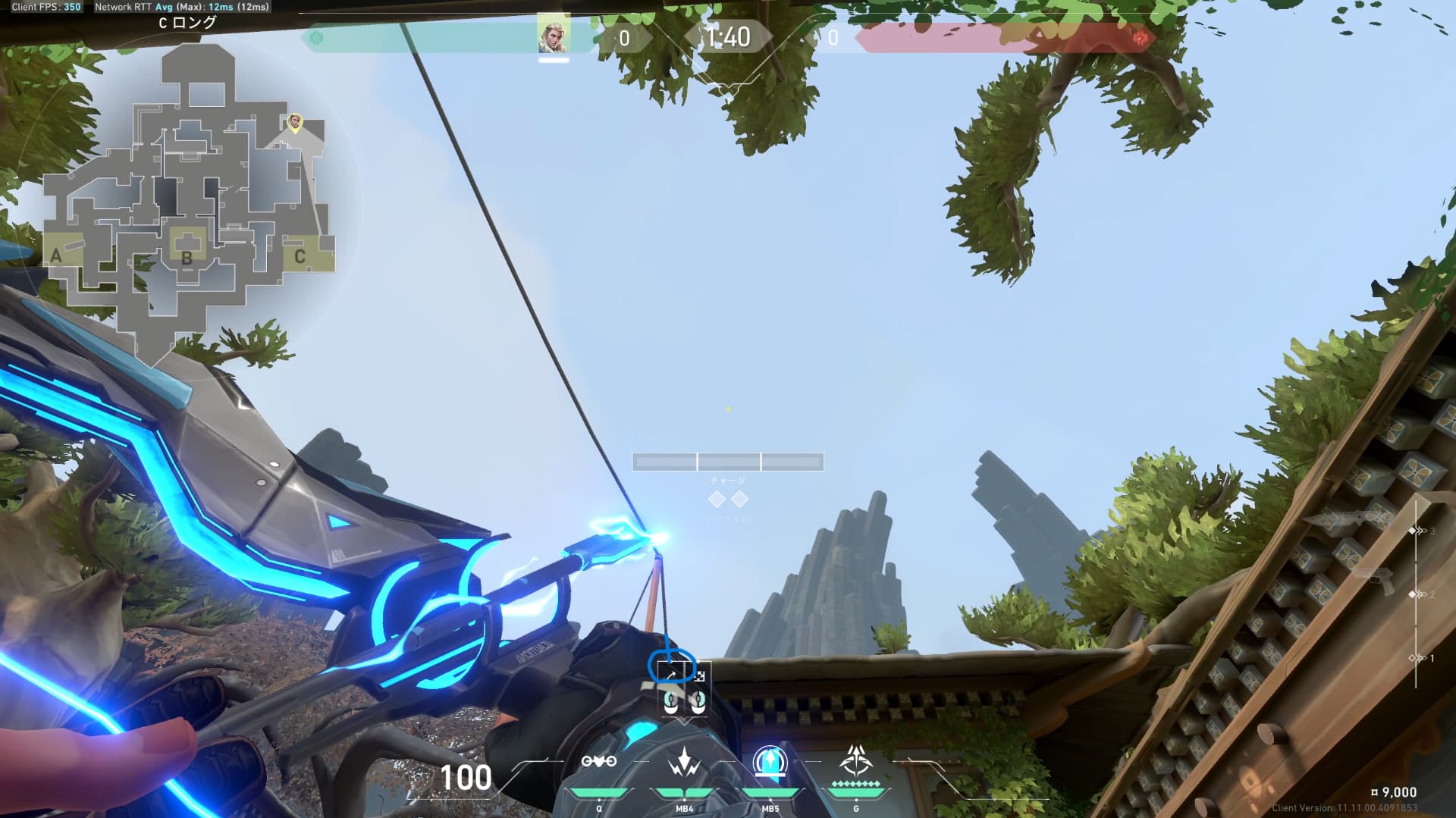This screenshot has width=1456, height=818.
Task: Choose the highlighted Recon Bolt ability icon
Action: (x=770, y=762)
